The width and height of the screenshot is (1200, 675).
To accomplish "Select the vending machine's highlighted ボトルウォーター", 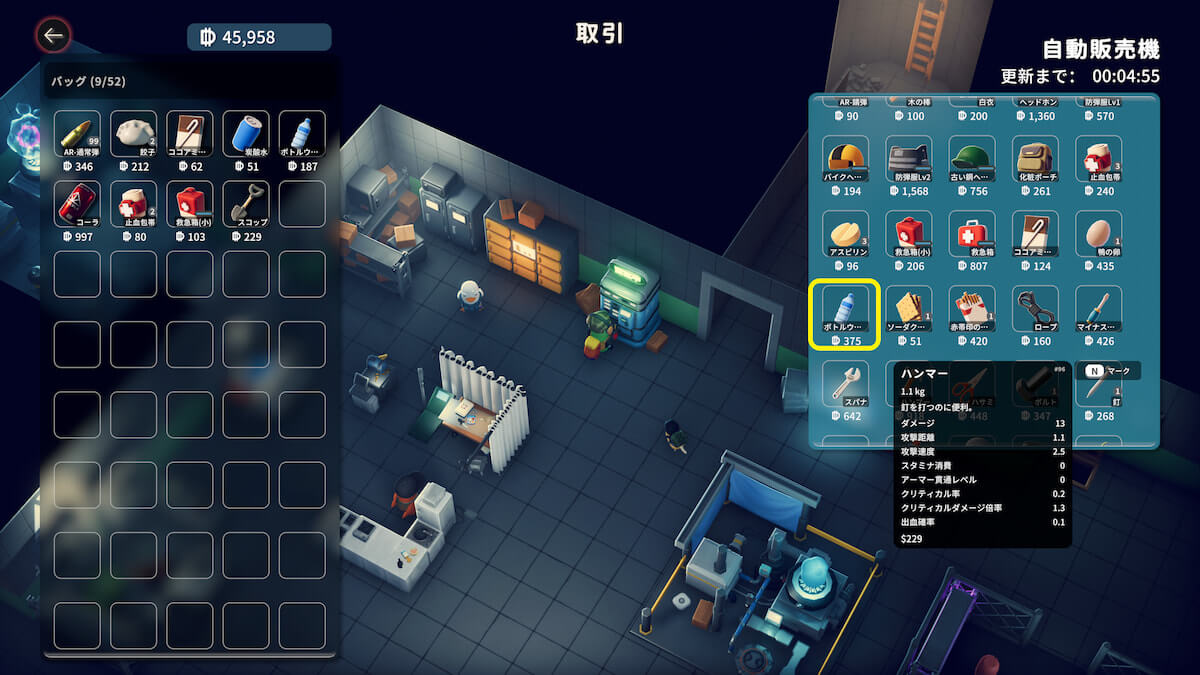I will tap(845, 309).
